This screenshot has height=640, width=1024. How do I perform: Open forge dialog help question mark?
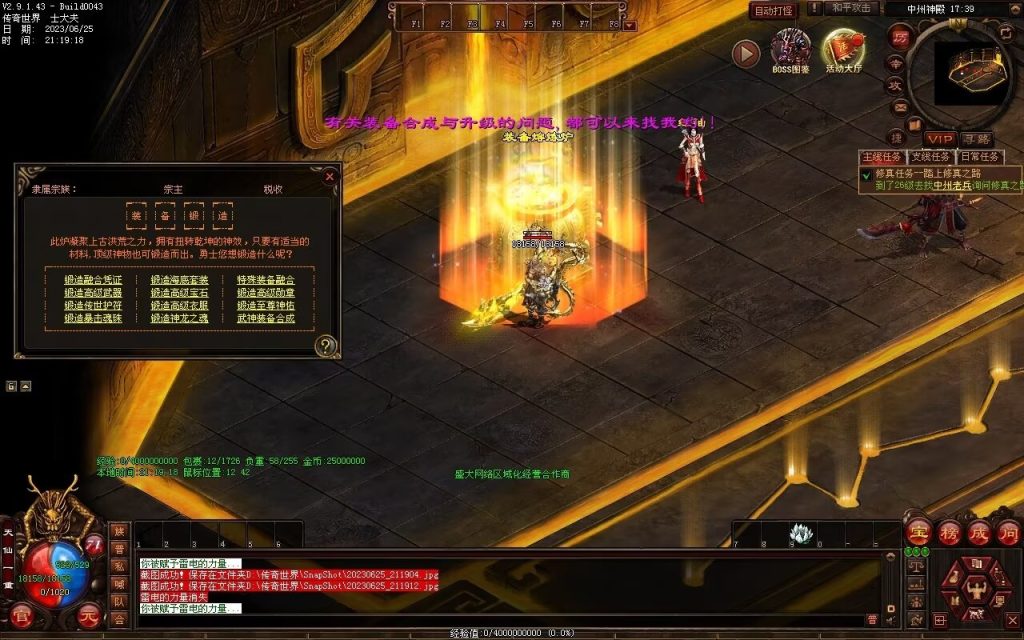click(325, 346)
